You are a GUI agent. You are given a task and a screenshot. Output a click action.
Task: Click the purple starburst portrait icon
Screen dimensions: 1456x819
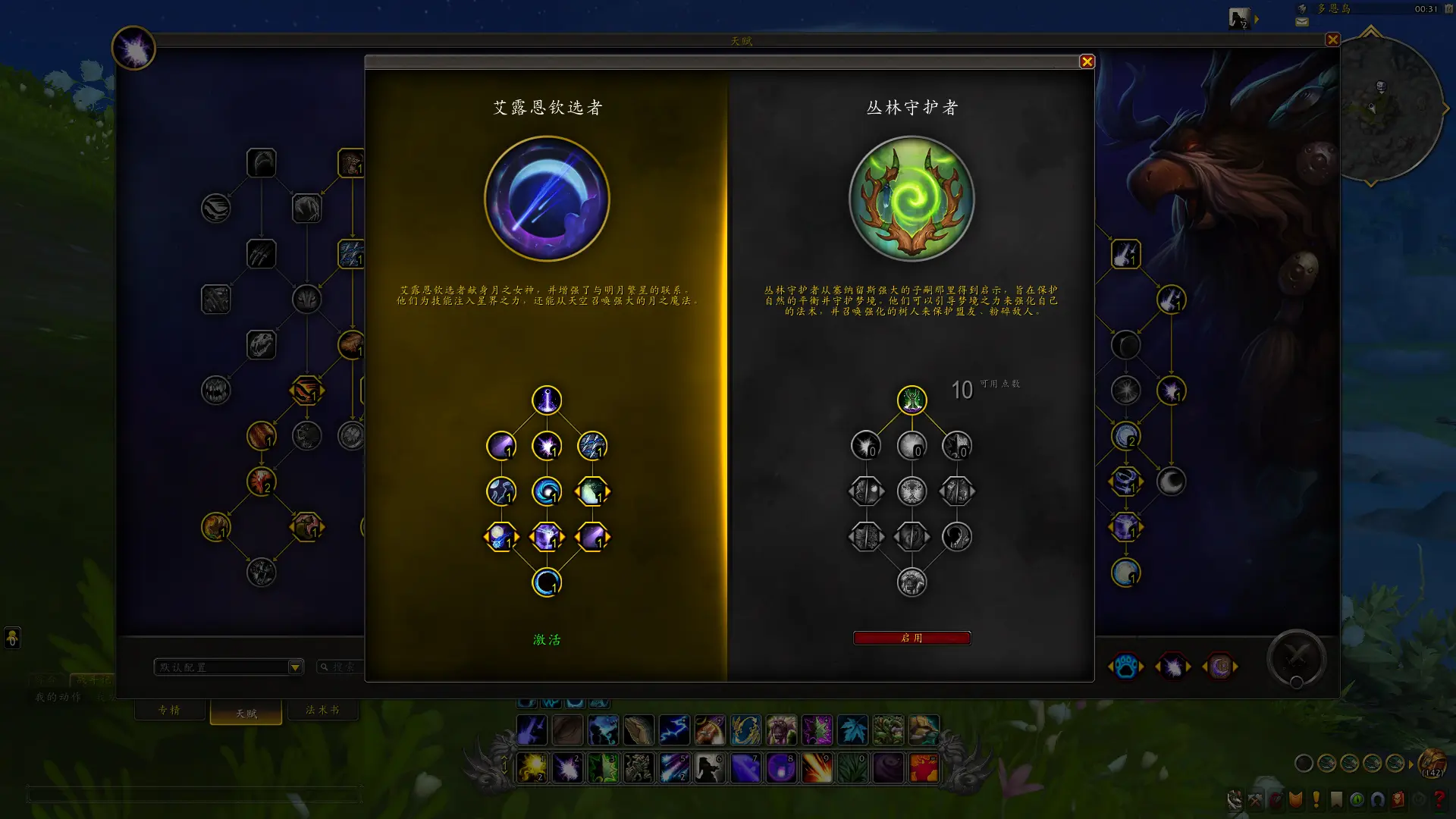tap(133, 49)
